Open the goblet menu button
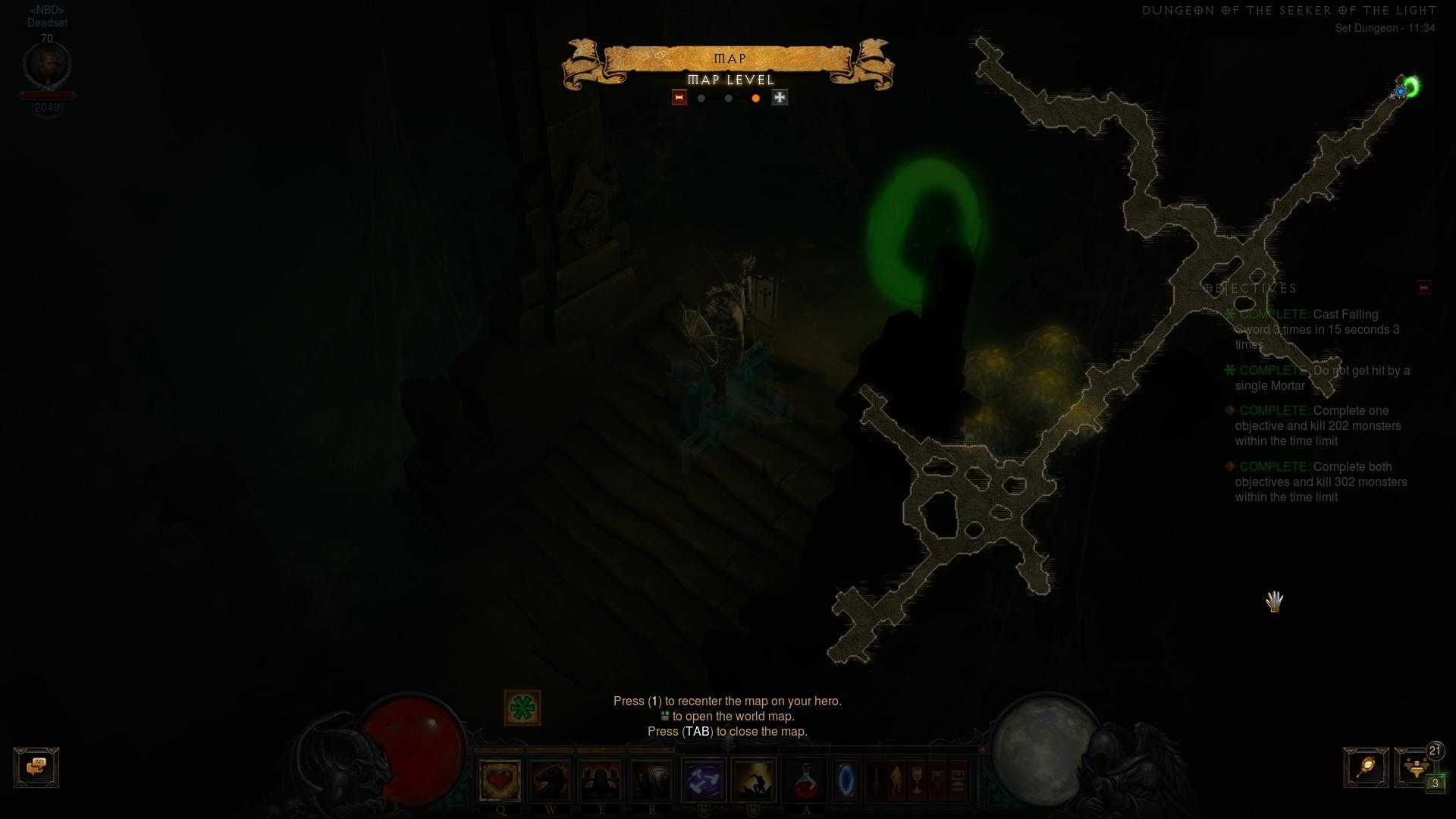 [917, 780]
